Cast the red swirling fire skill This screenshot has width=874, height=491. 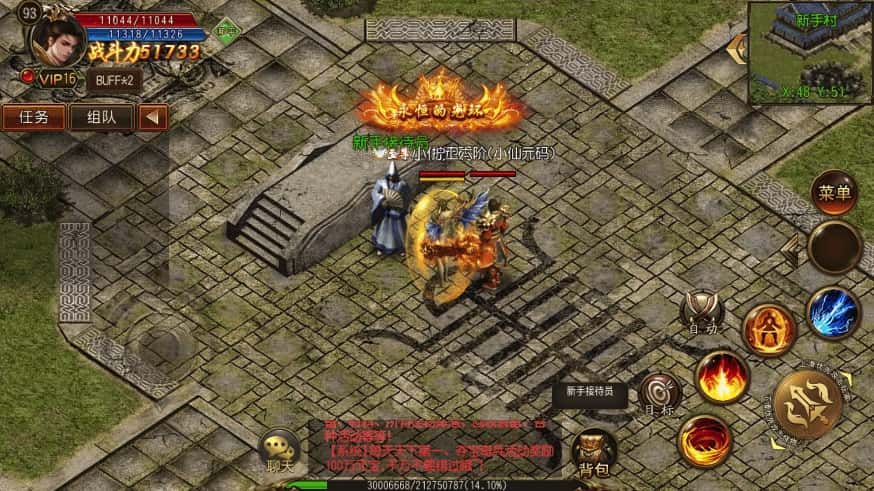(704, 440)
